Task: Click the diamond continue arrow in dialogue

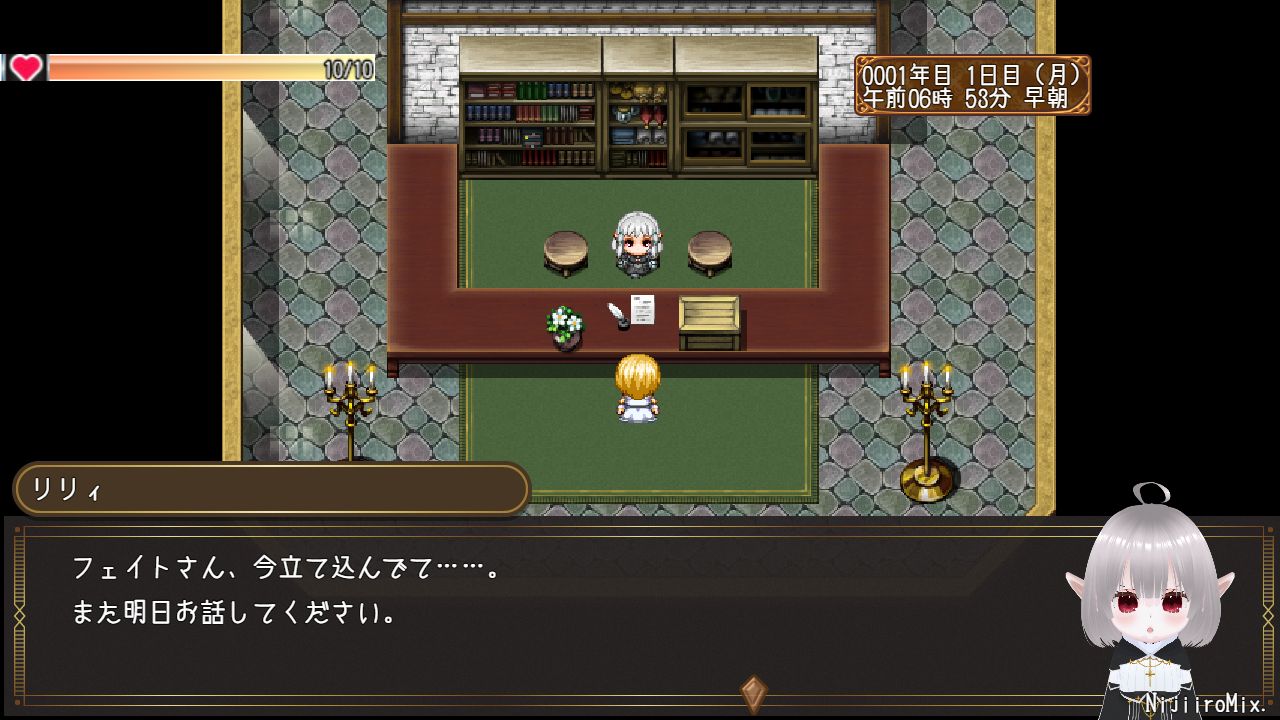Action: coord(753,693)
